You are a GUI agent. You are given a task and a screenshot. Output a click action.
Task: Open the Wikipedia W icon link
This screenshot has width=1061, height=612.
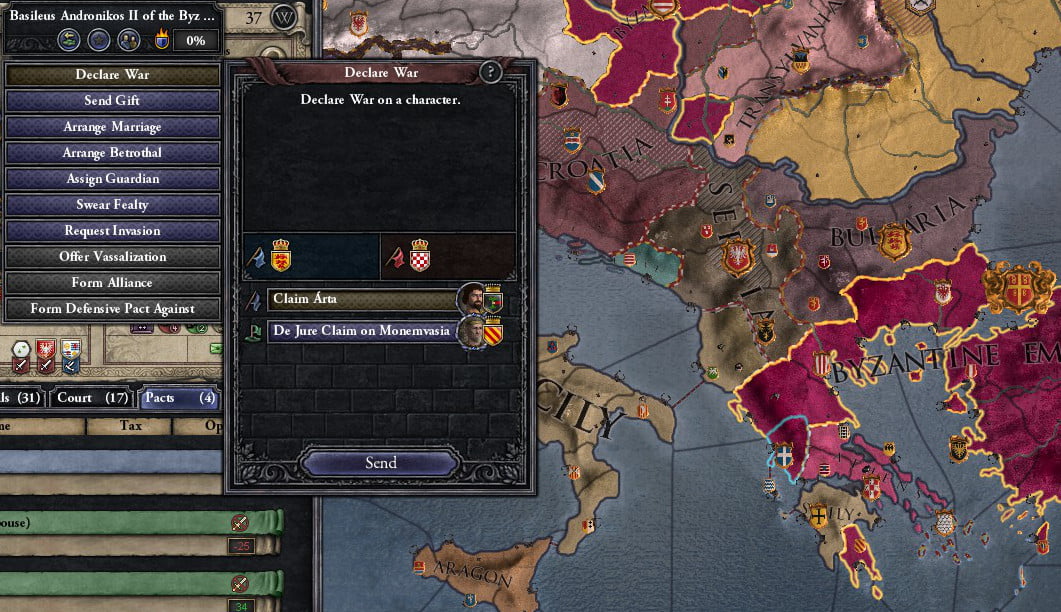point(285,17)
